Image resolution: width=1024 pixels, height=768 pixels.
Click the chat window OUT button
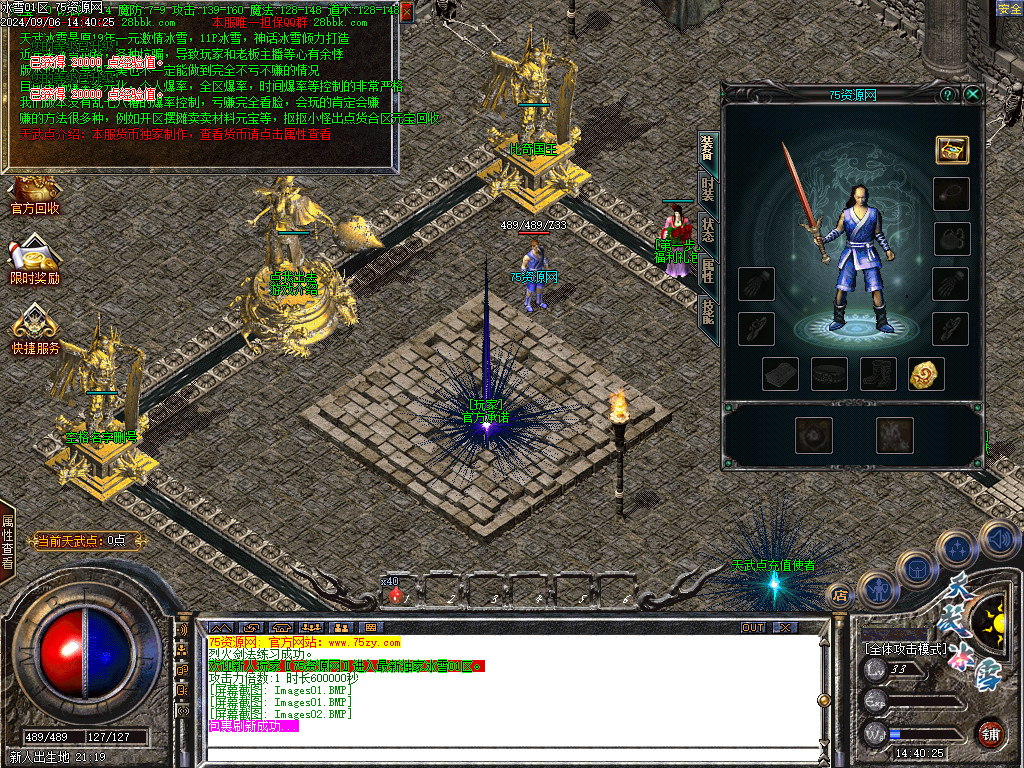(752, 627)
